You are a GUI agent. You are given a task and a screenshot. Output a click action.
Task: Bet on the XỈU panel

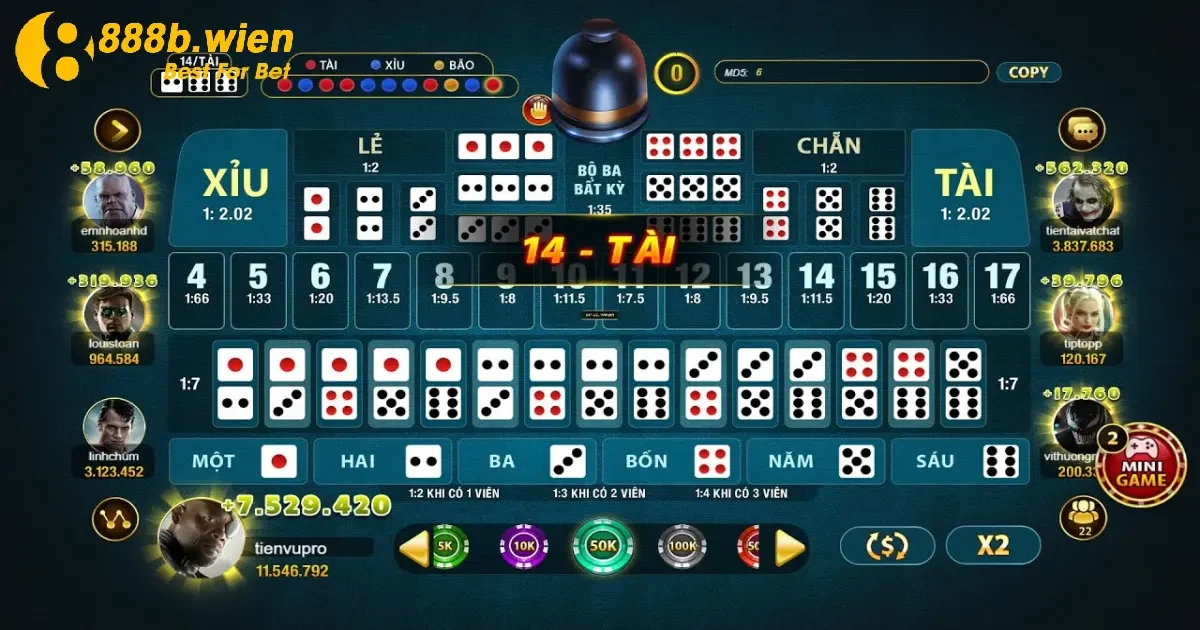click(235, 190)
